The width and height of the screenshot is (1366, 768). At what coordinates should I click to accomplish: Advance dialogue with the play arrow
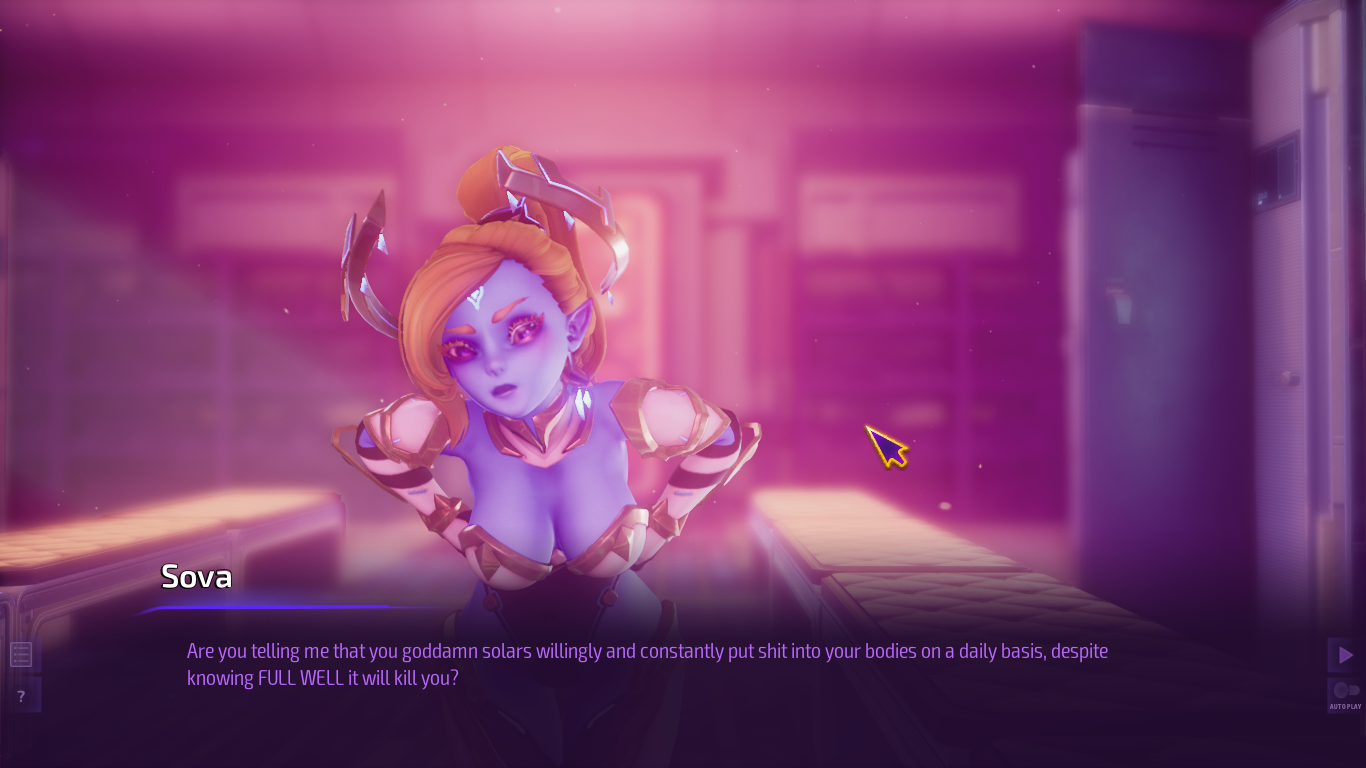(1345, 655)
